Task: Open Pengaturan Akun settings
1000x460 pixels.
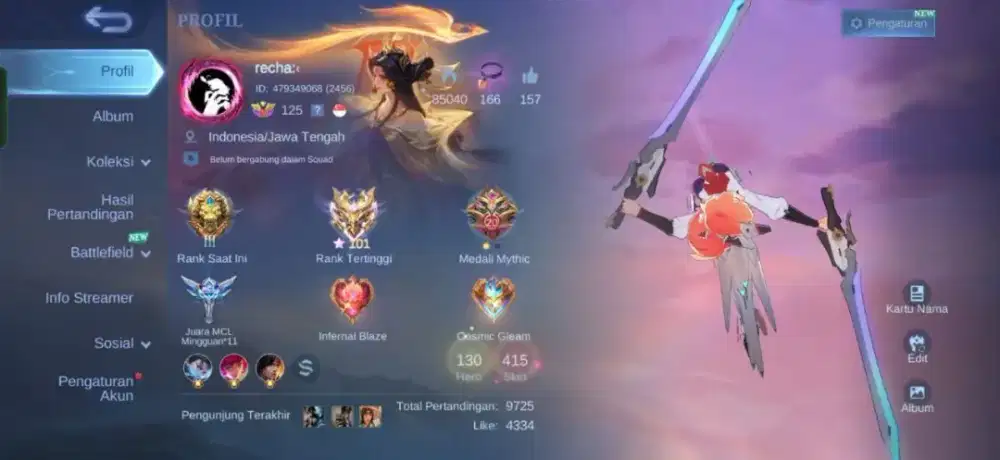Action: coord(95,388)
